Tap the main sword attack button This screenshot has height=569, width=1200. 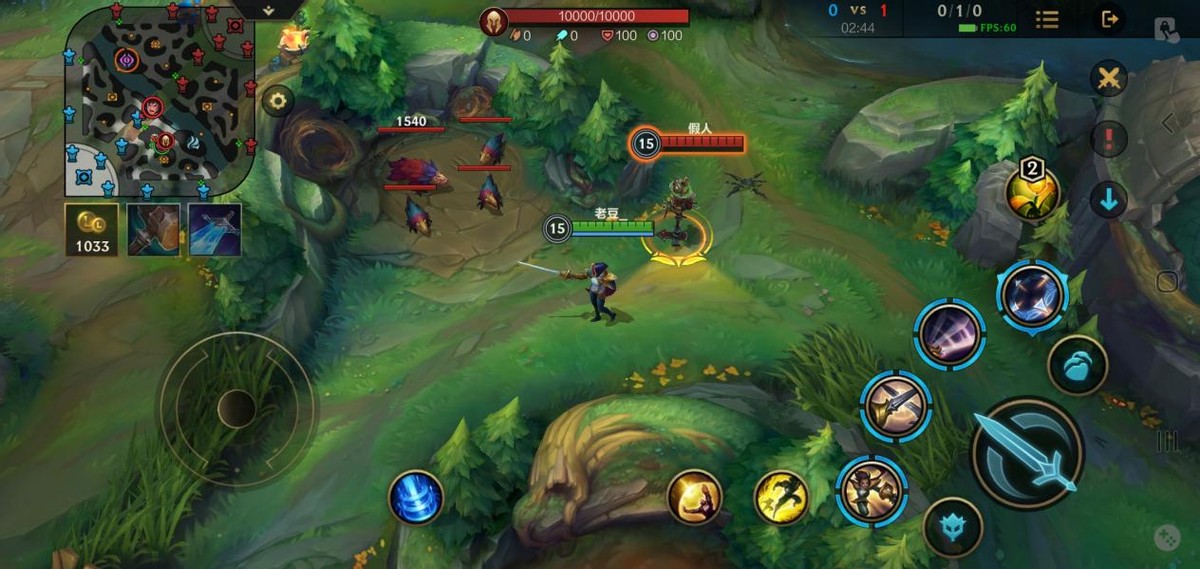(1027, 453)
